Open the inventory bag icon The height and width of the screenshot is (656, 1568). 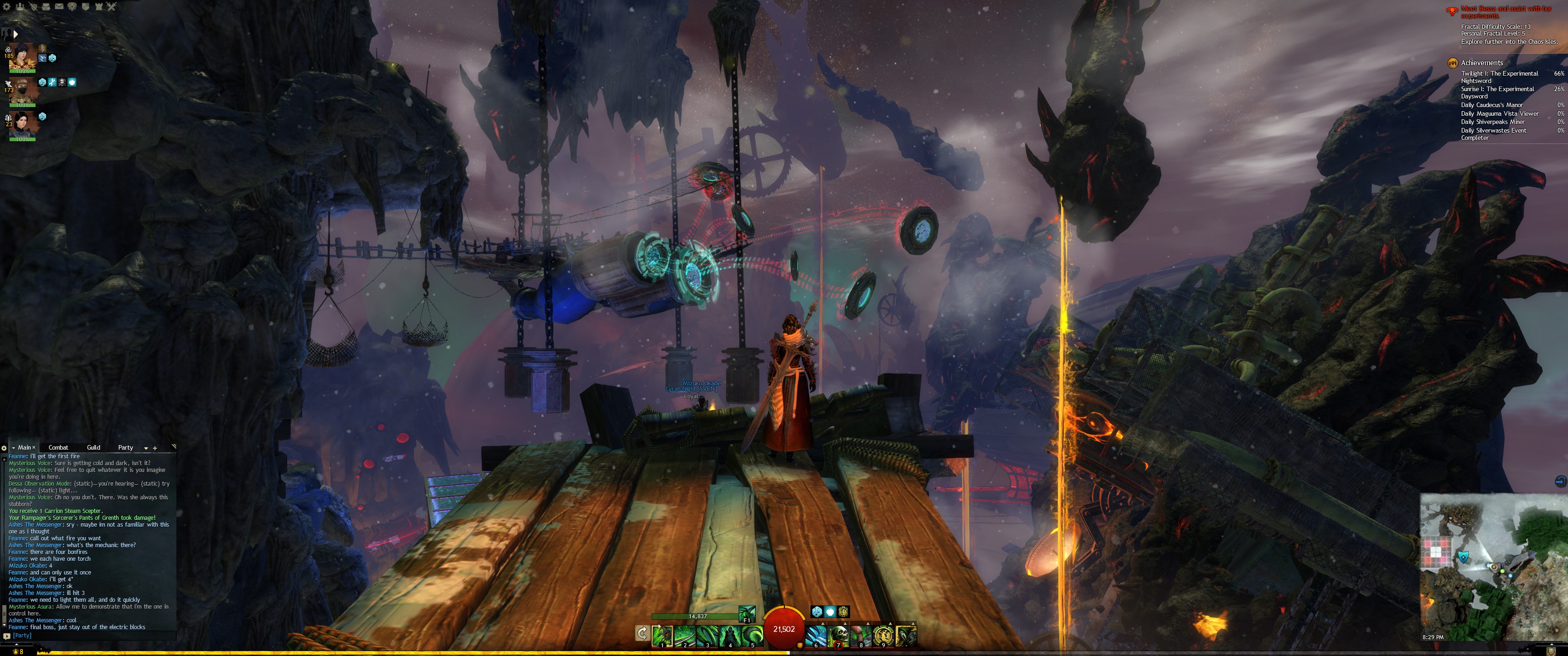[46, 7]
